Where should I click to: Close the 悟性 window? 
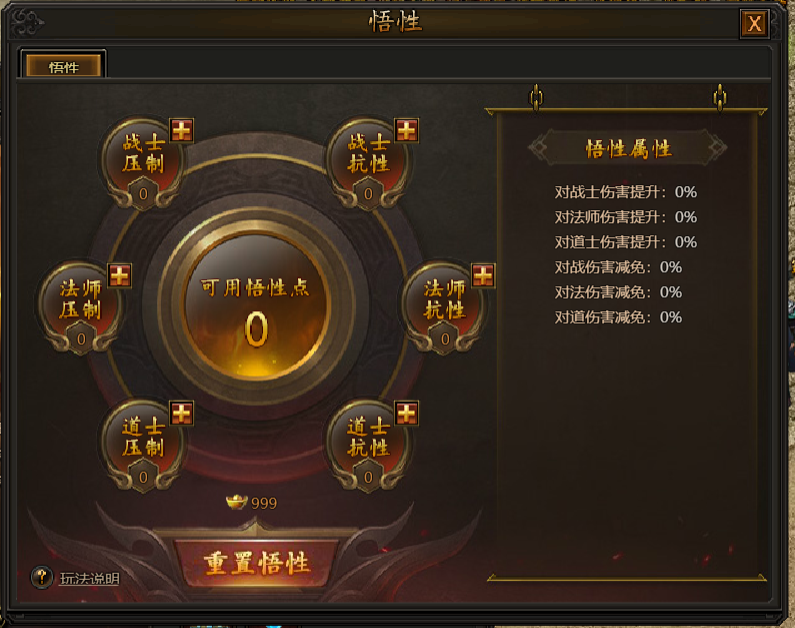(x=755, y=24)
